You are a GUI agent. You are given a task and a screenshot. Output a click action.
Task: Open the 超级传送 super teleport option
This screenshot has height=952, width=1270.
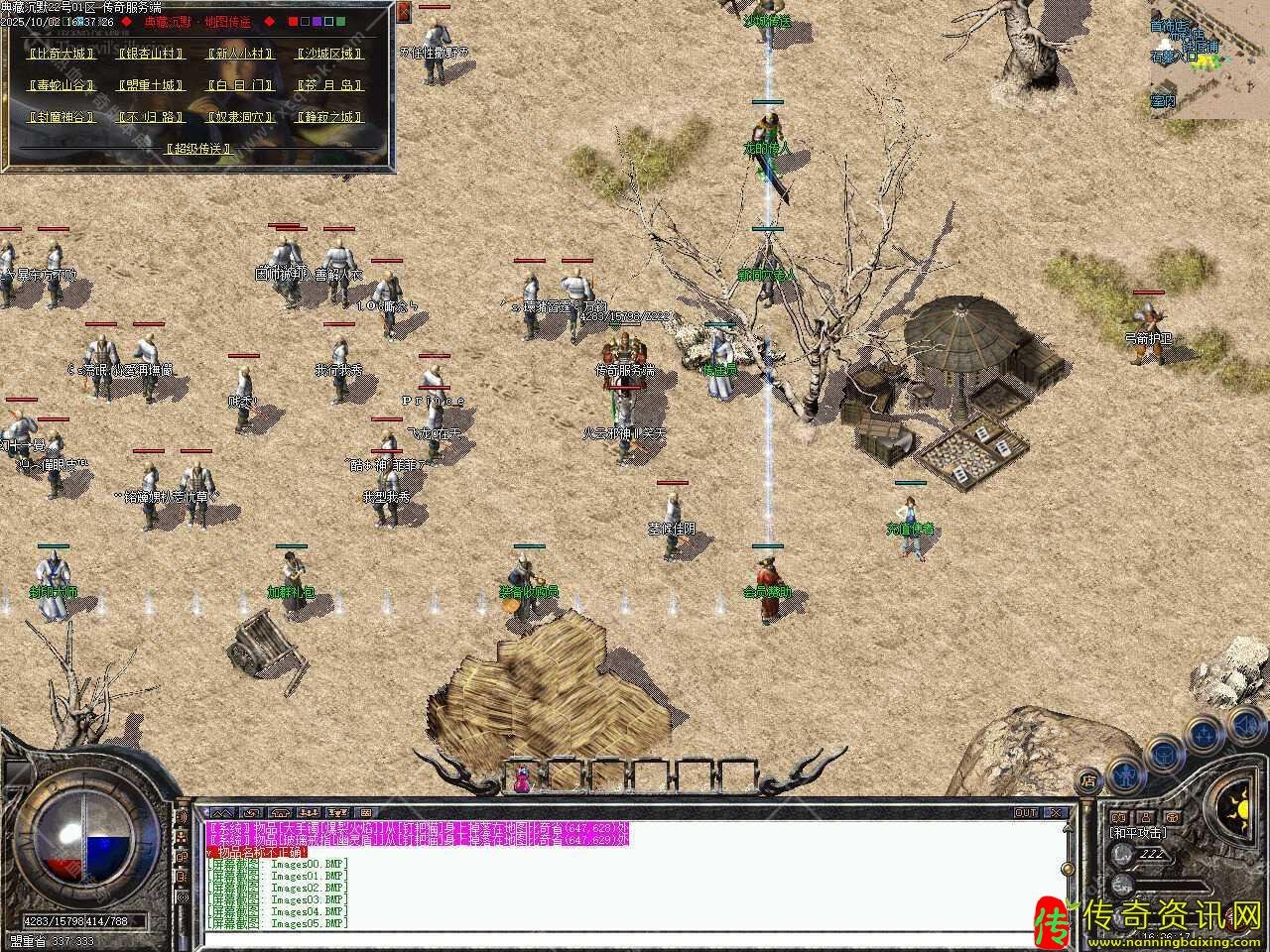point(198,149)
